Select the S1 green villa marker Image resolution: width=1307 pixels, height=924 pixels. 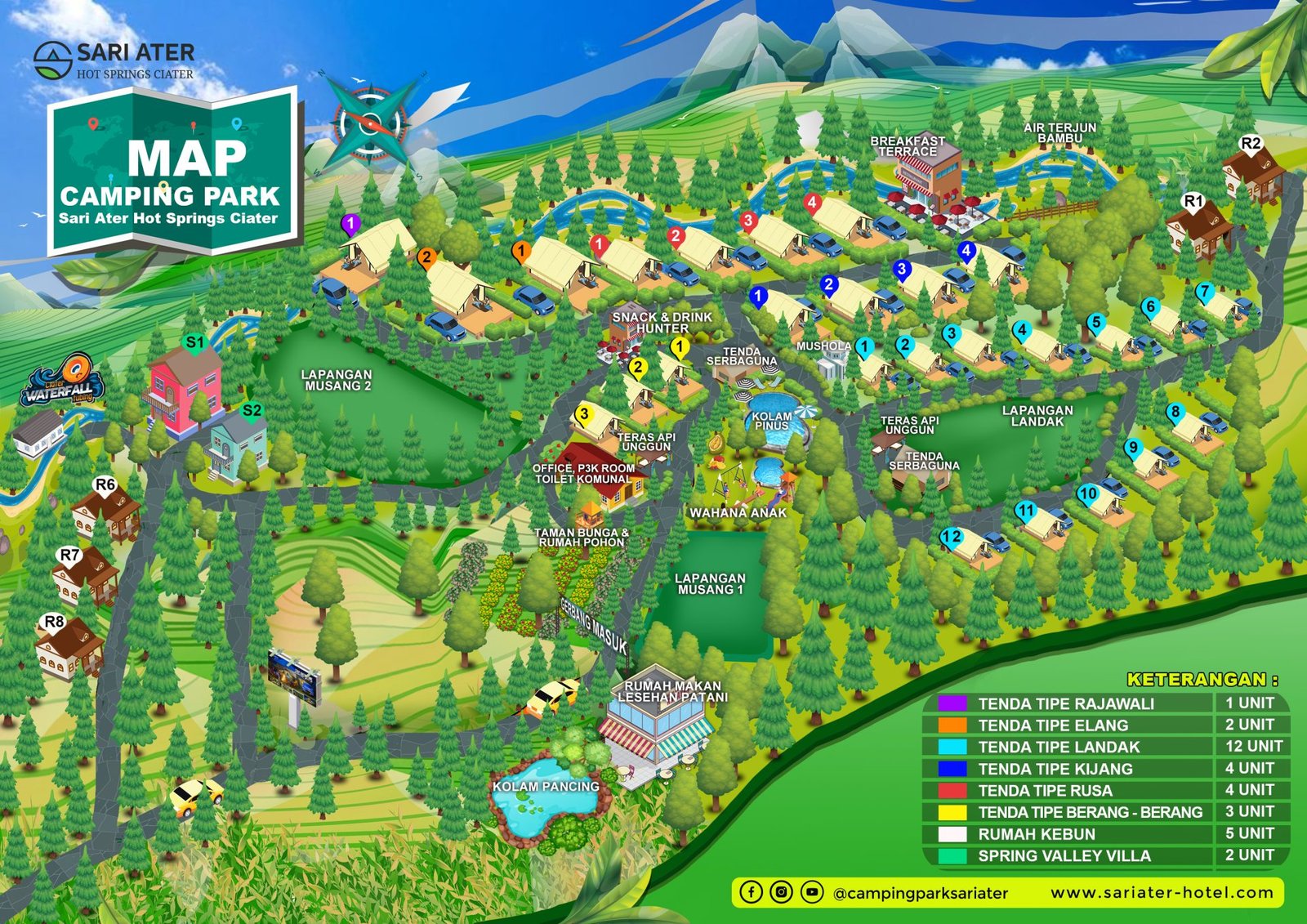coord(194,343)
